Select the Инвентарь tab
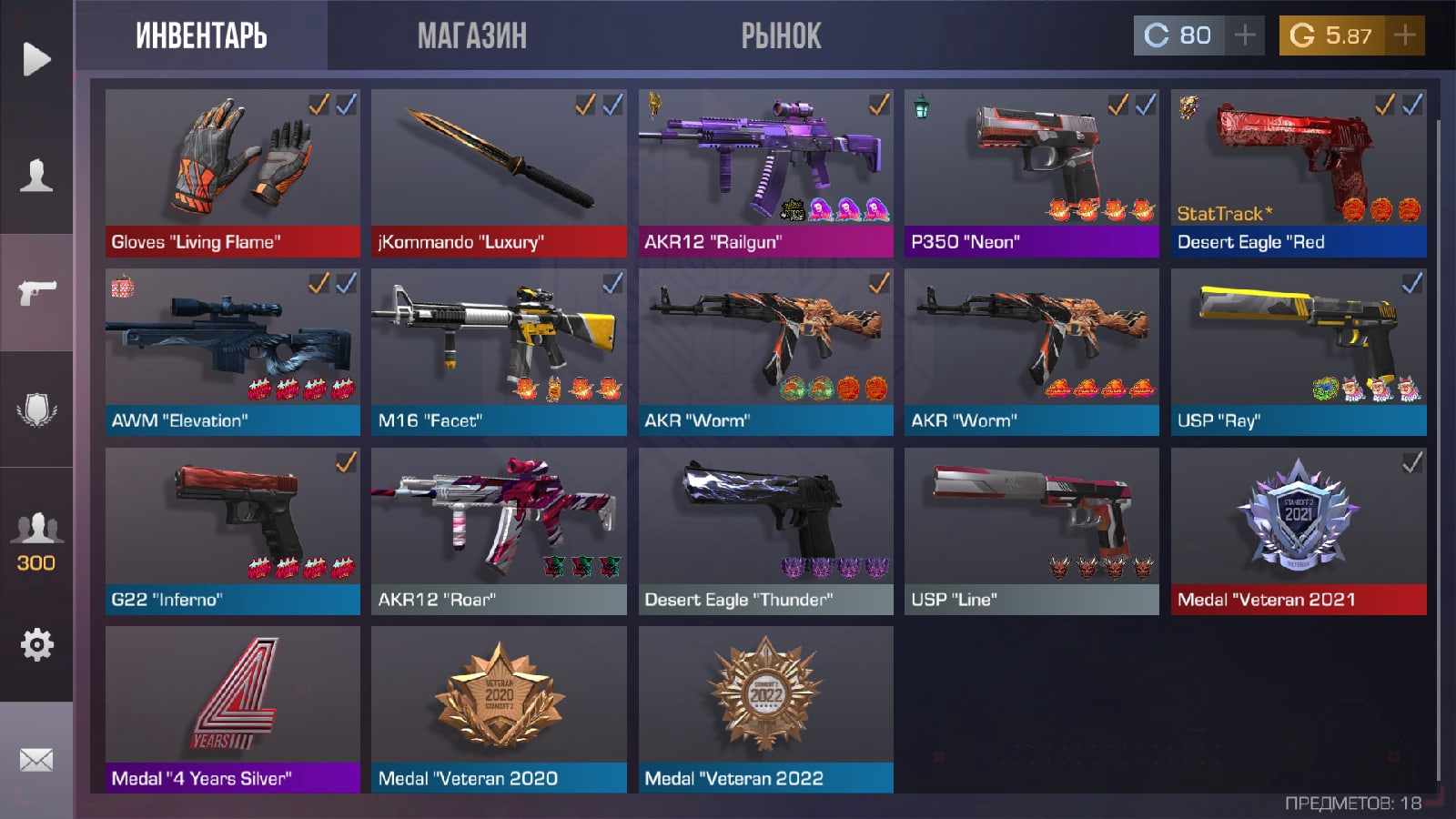Image resolution: width=1456 pixels, height=819 pixels. click(x=201, y=36)
